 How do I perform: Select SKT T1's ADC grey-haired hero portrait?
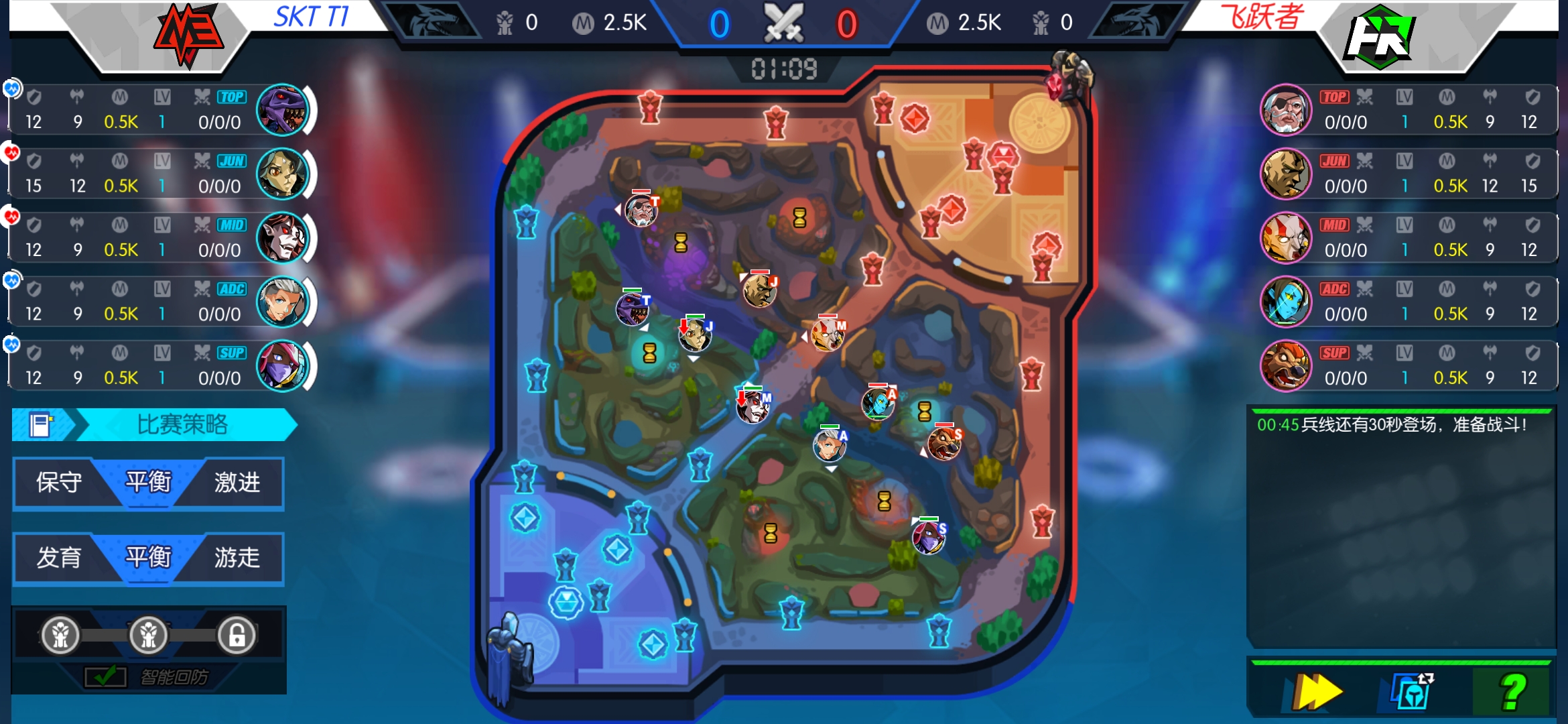click(x=282, y=302)
